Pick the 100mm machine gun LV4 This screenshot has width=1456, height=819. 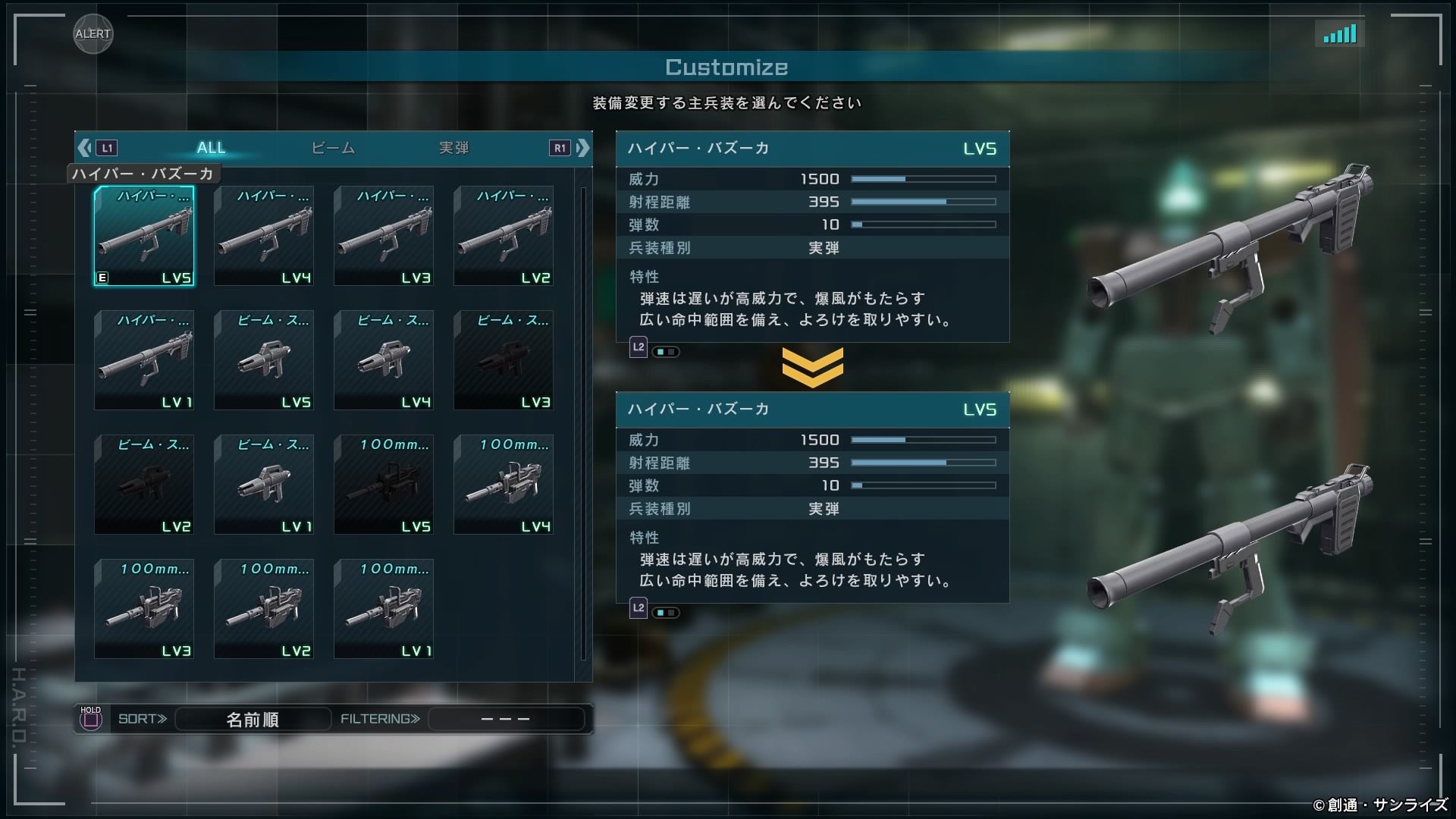click(x=504, y=485)
